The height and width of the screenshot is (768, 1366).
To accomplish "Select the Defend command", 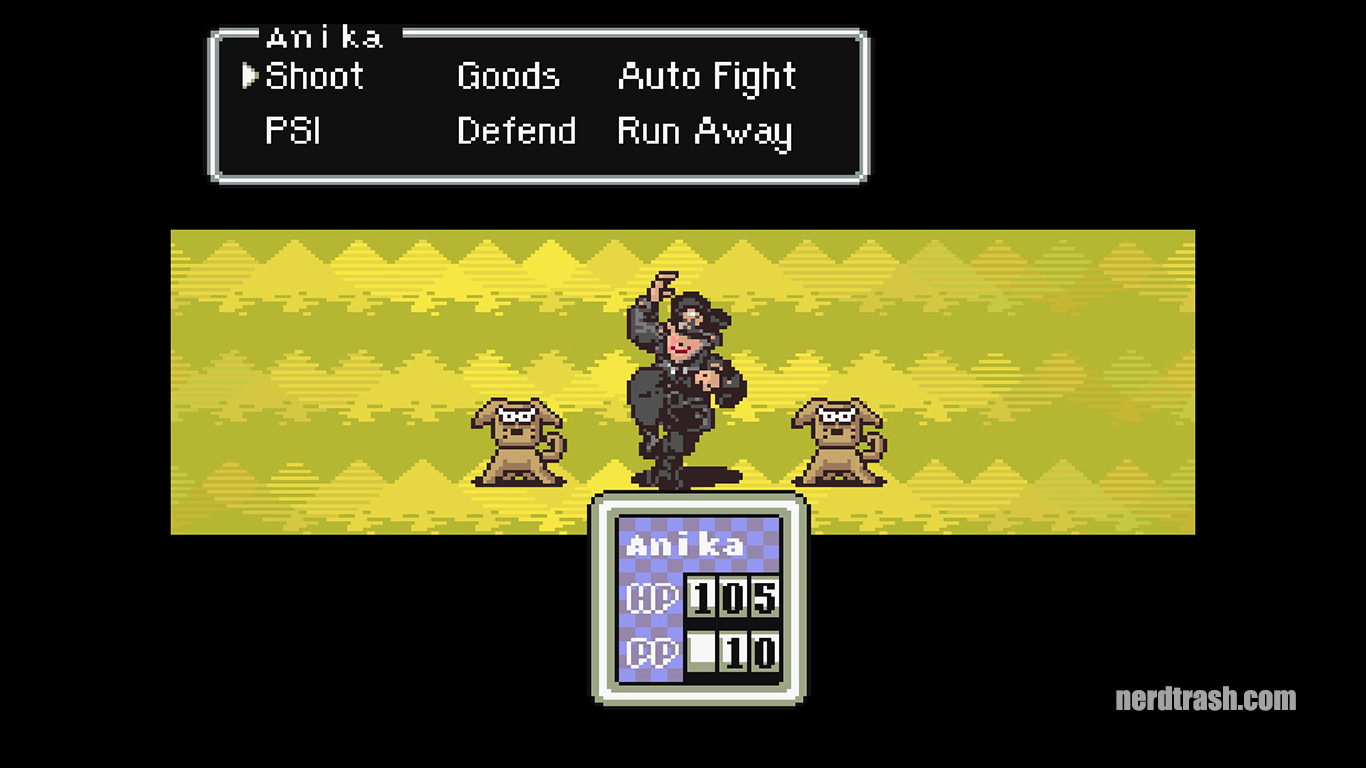I will pyautogui.click(x=516, y=131).
